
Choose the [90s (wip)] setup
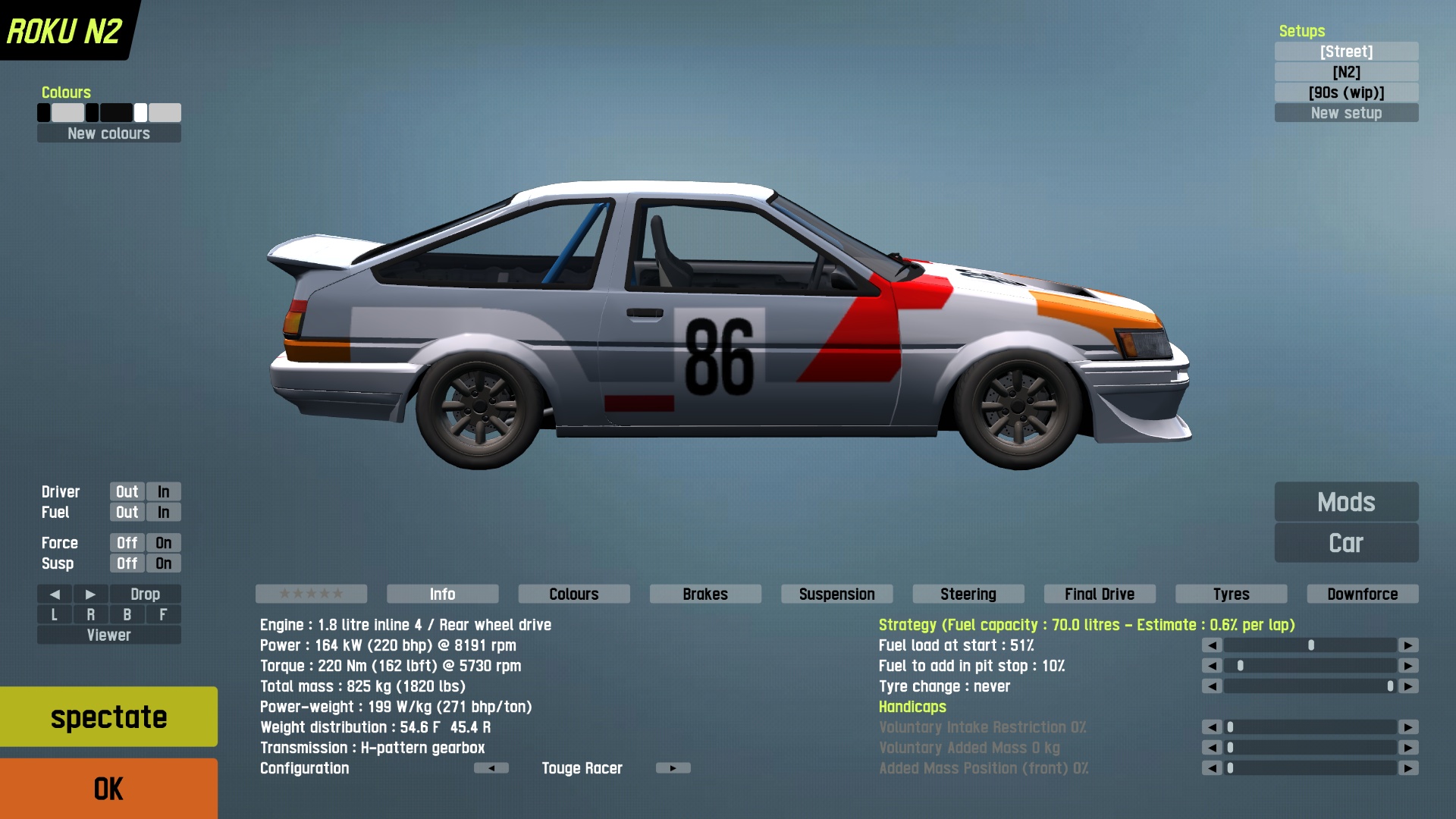click(1346, 93)
